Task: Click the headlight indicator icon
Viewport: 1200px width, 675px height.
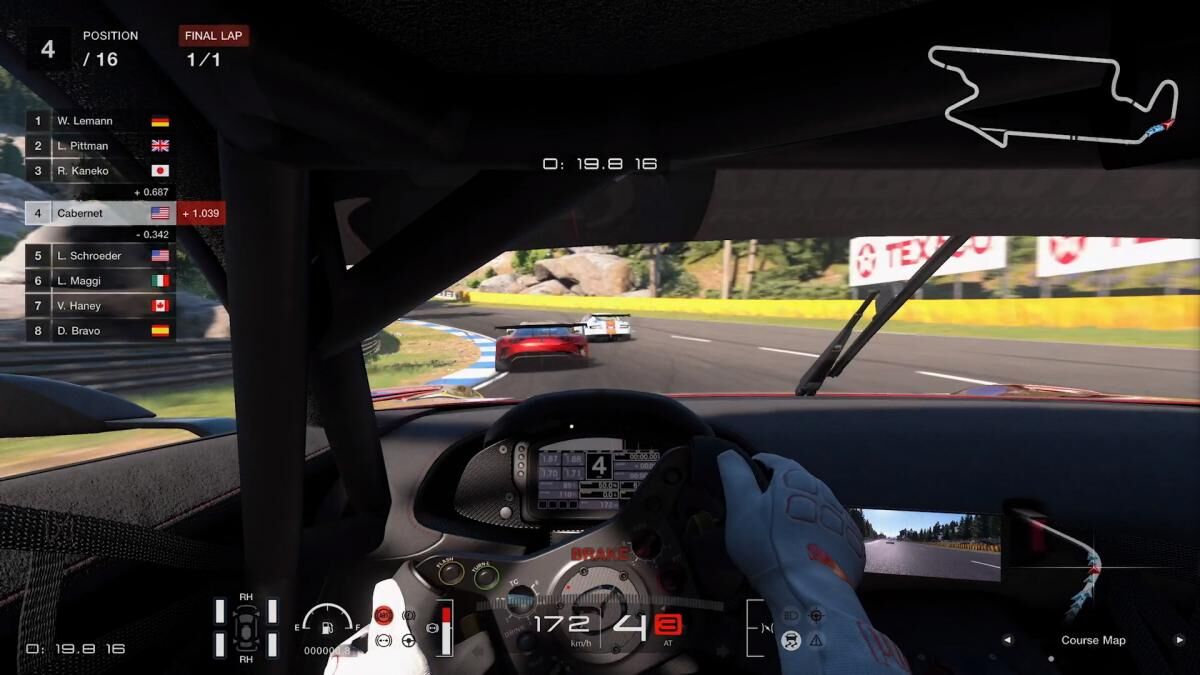Action: (x=792, y=615)
